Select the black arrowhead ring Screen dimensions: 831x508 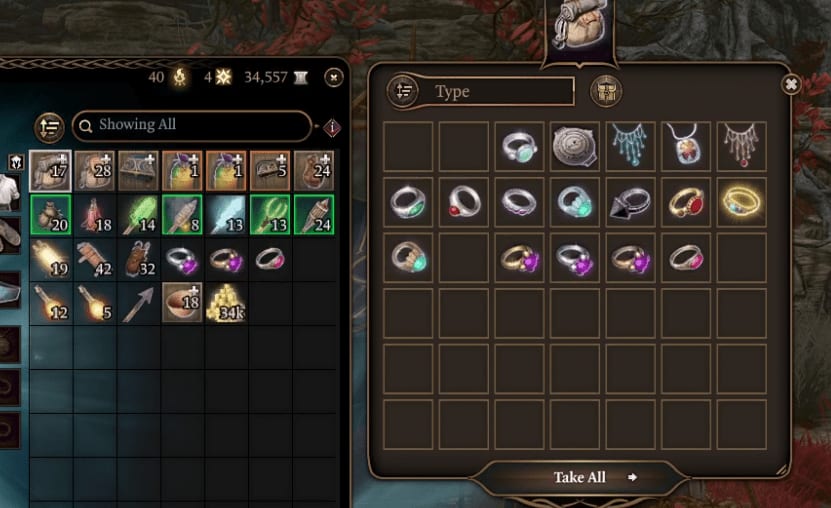(630, 201)
